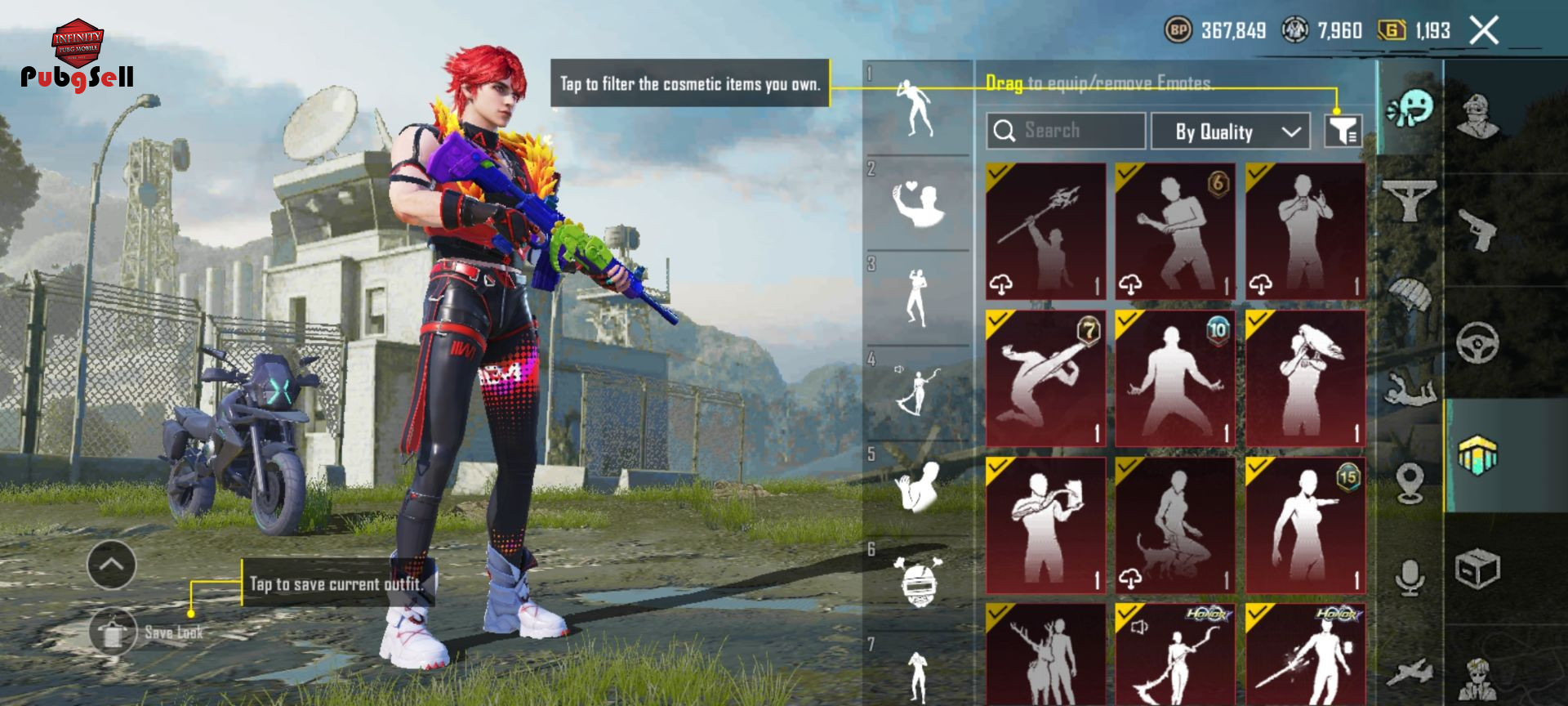Choose the high-kick emote with badge 7
1568x706 pixels.
point(1045,378)
